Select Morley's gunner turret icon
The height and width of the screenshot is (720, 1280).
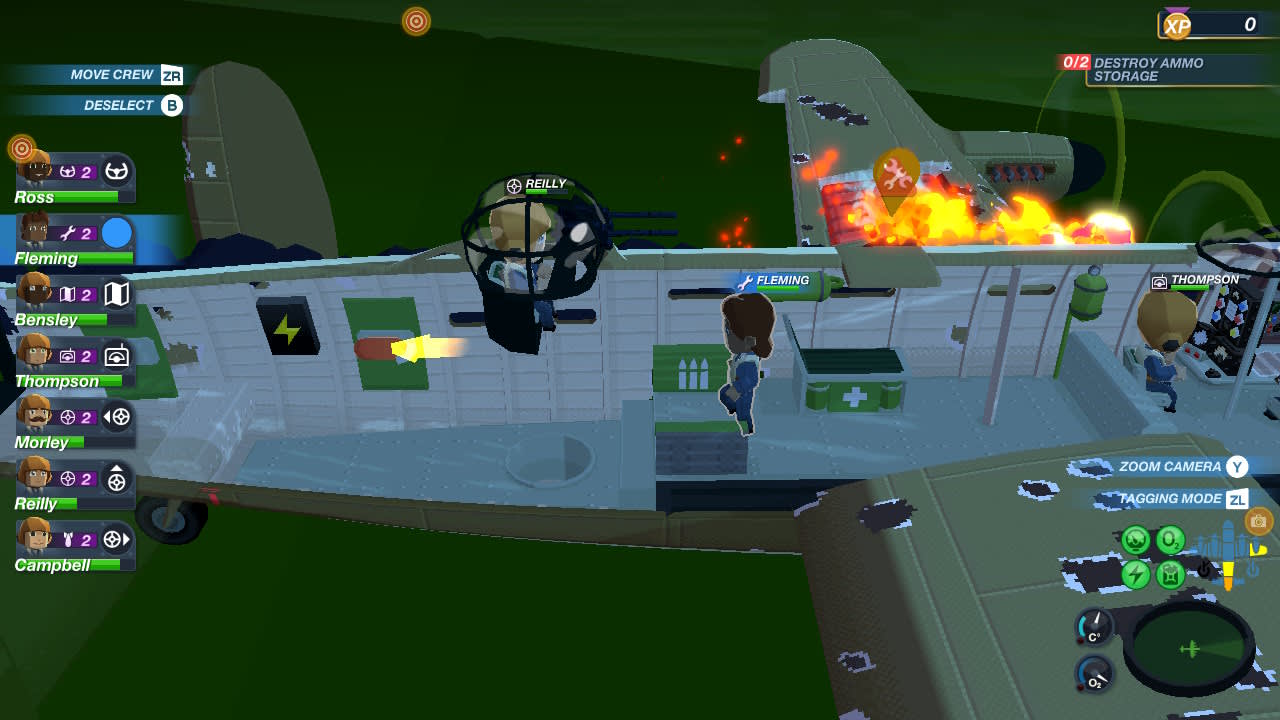click(x=117, y=416)
